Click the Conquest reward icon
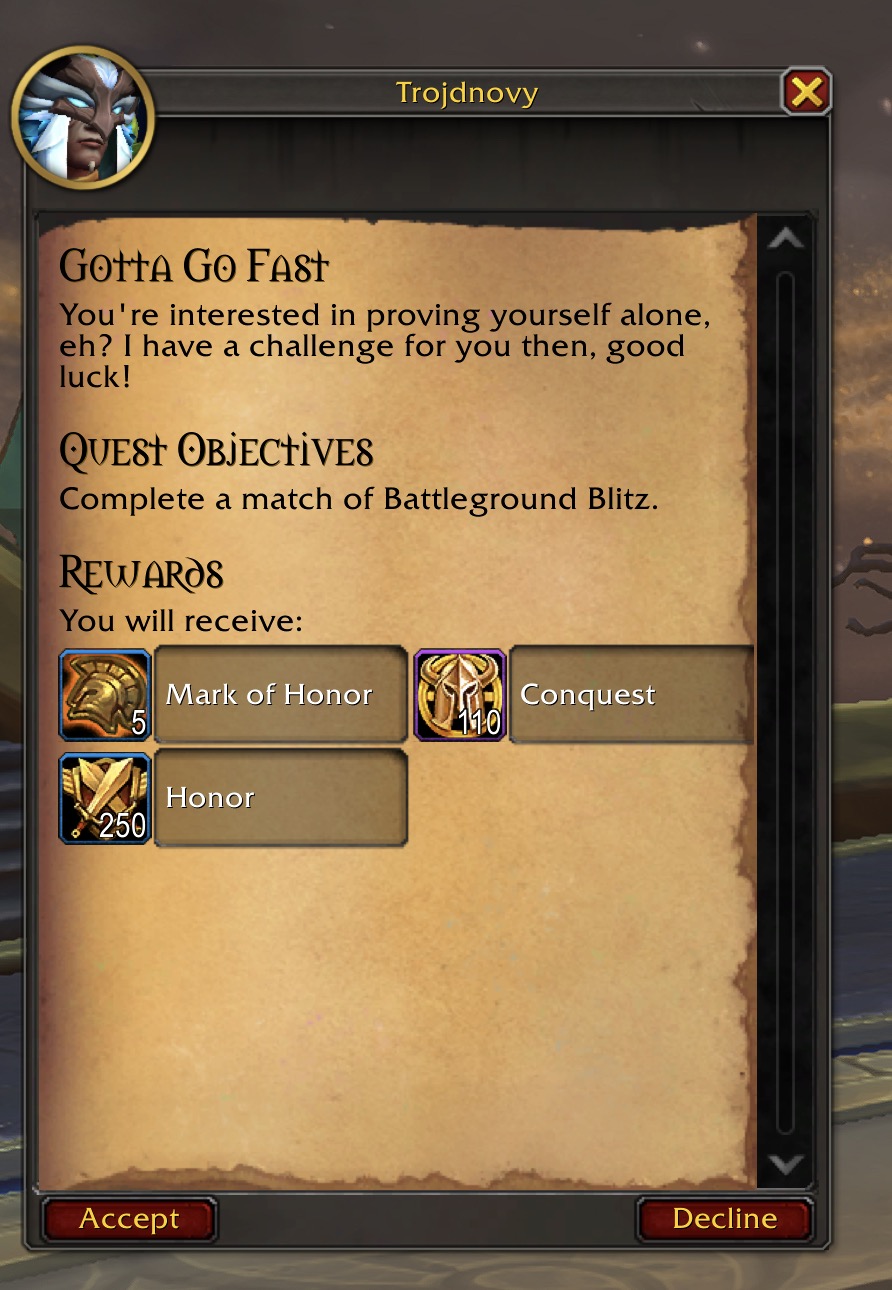The image size is (892, 1290). (x=460, y=695)
